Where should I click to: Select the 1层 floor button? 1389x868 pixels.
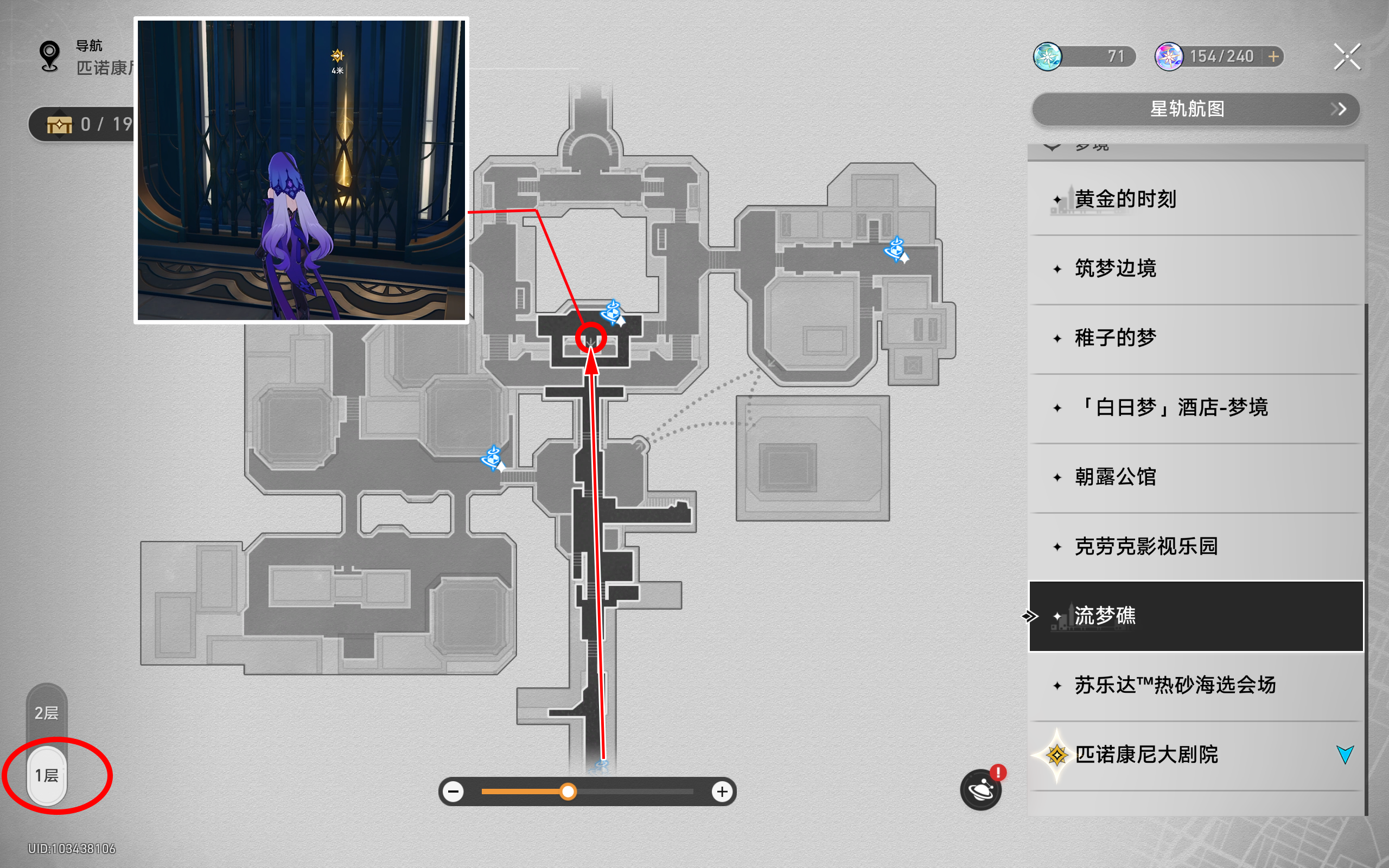pyautogui.click(x=47, y=776)
